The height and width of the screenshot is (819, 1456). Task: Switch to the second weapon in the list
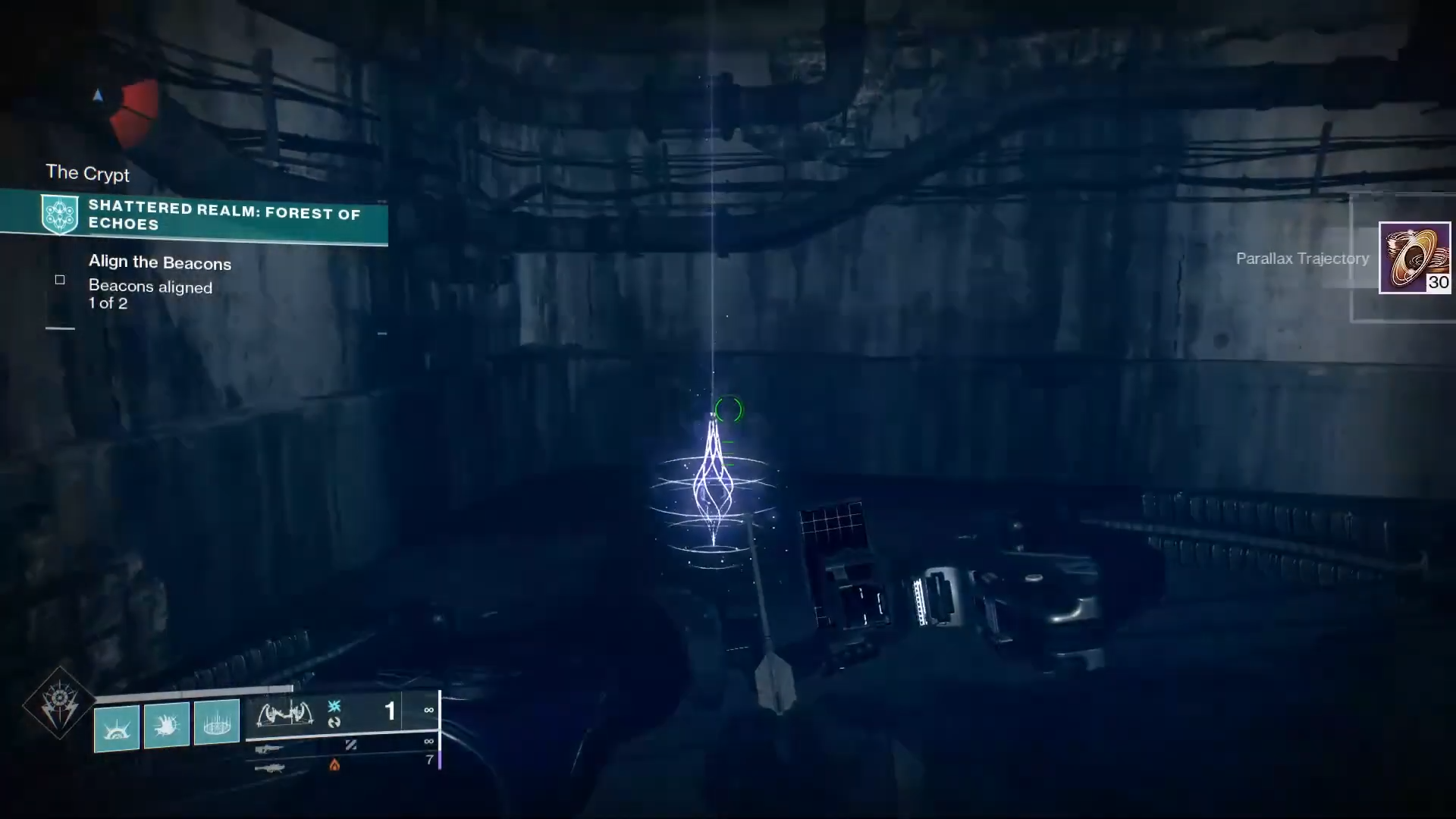[x=269, y=748]
